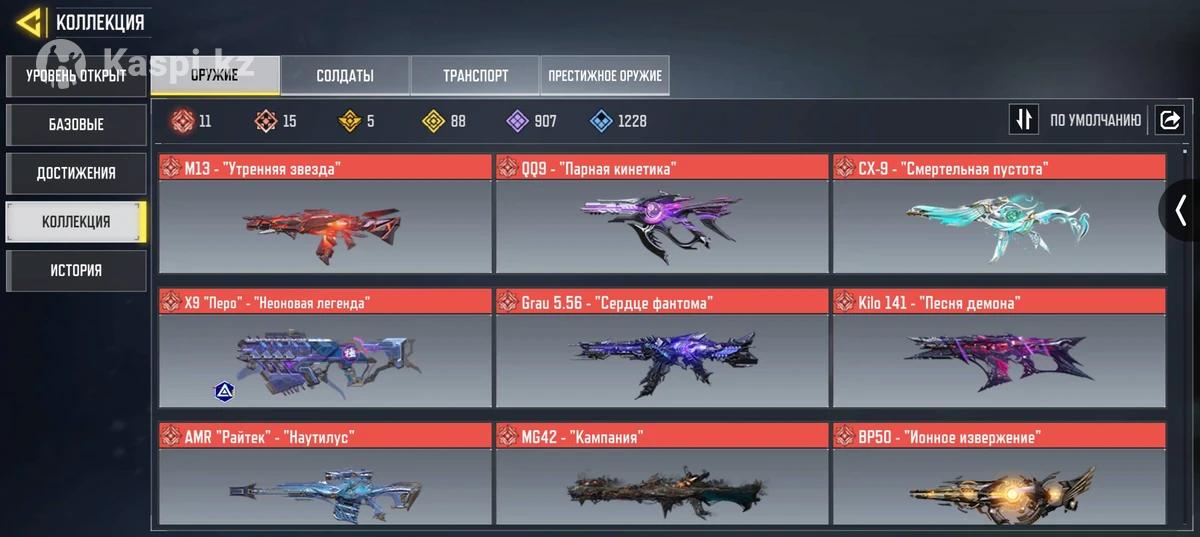Toggle the sort order arrows button

click(x=1023, y=120)
